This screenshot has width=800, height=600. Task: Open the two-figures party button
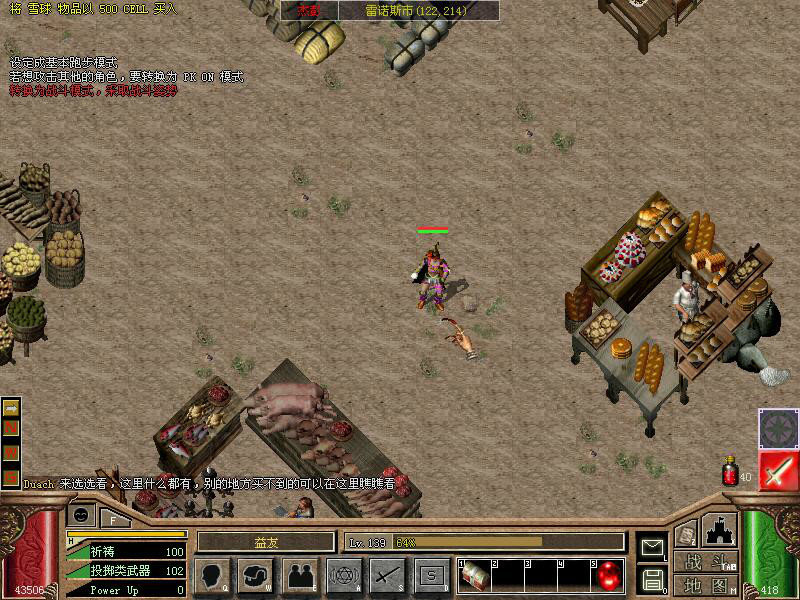300,575
